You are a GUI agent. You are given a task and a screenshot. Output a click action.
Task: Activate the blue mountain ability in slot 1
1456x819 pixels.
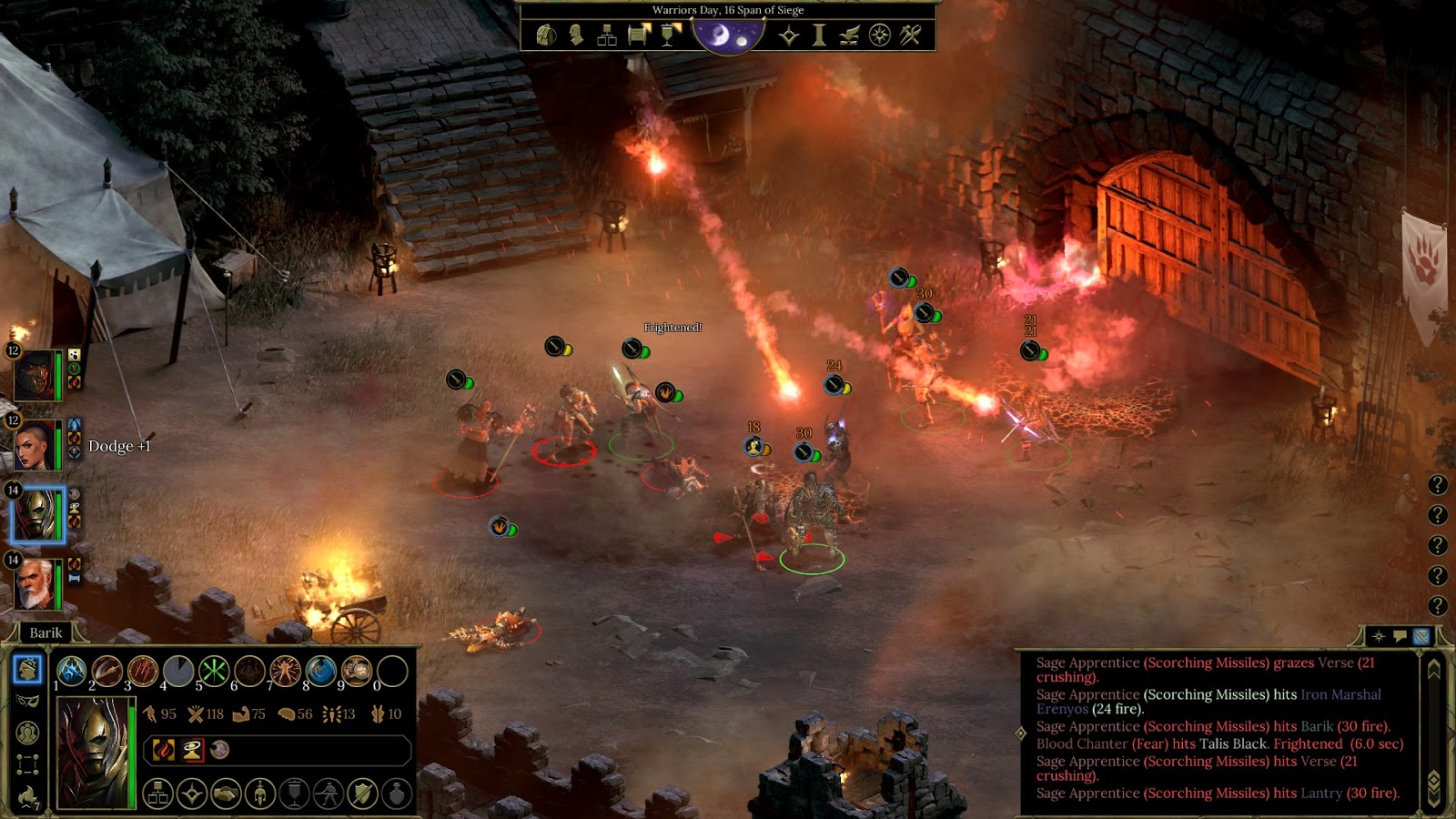pyautogui.click(x=72, y=672)
